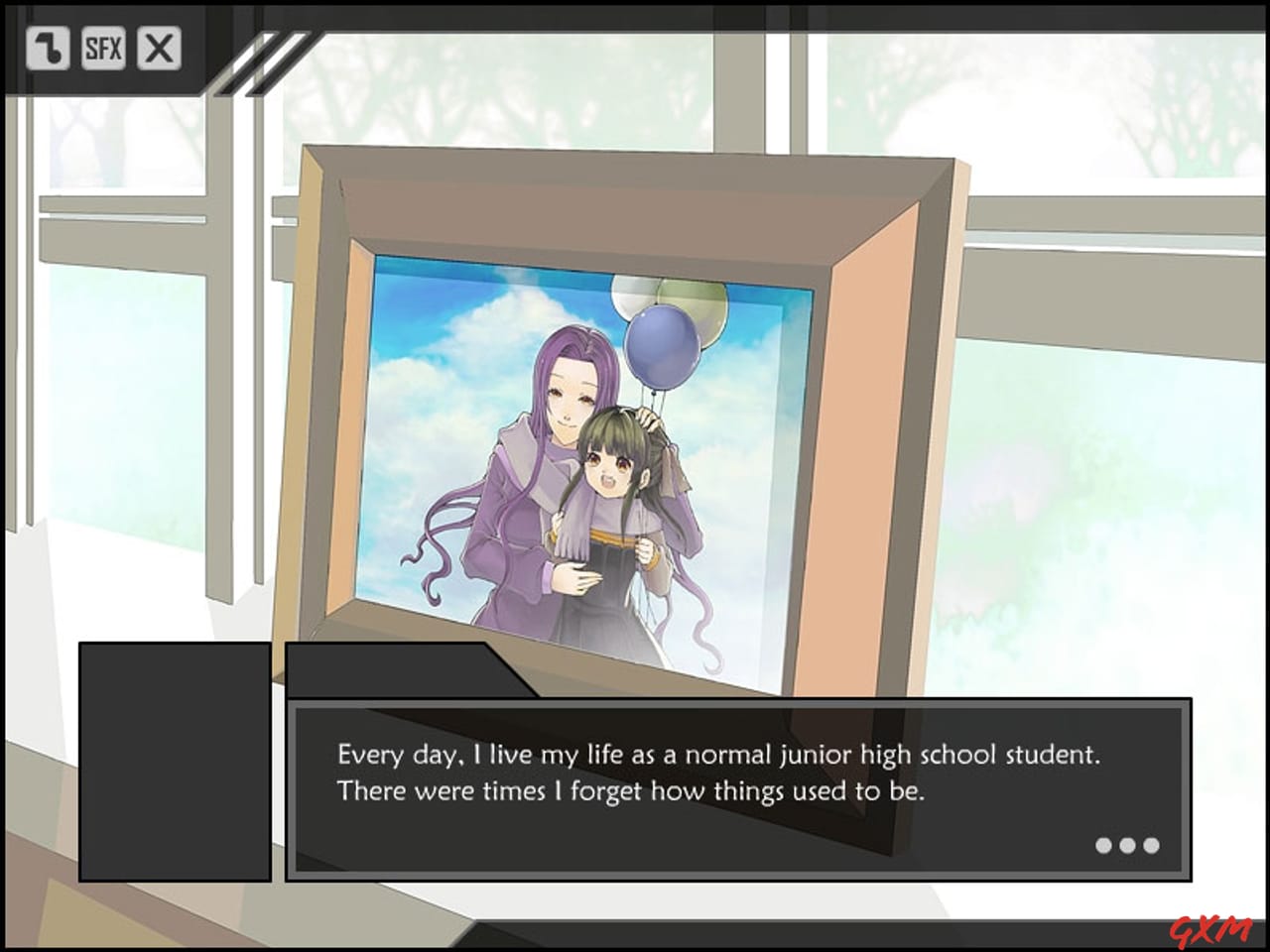Mute sound effects via the SFX toggle

coord(104,46)
